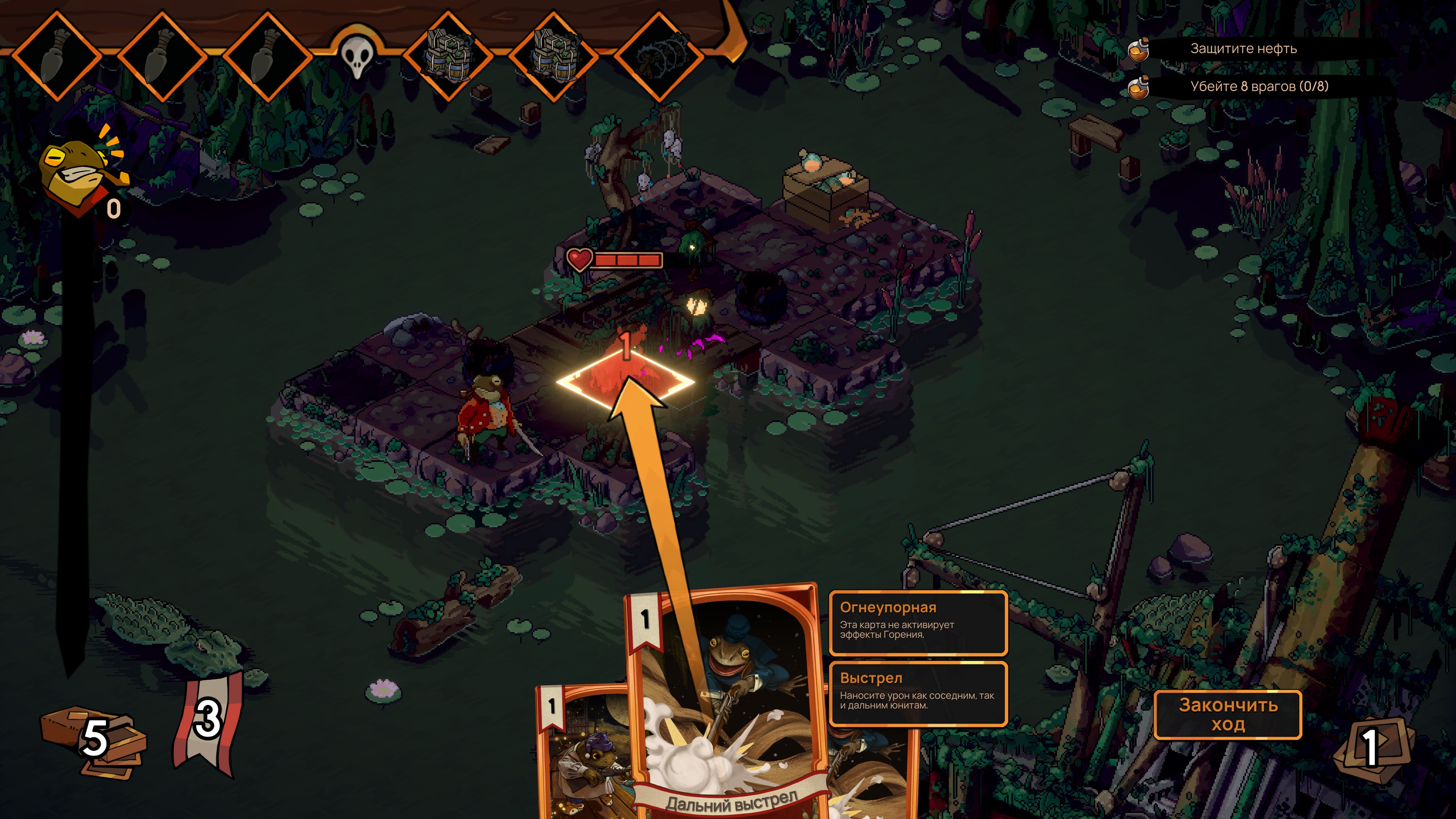Target the highlighted red tile
The height and width of the screenshot is (819, 1456).
click(x=625, y=380)
